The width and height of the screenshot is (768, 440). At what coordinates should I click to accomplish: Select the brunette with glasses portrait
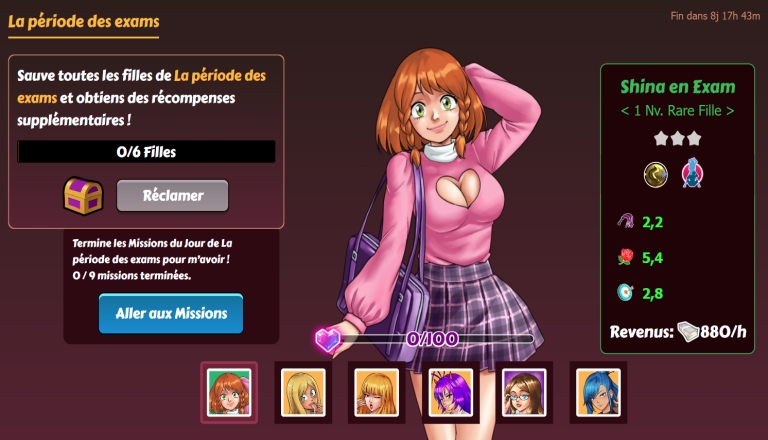tap(525, 390)
